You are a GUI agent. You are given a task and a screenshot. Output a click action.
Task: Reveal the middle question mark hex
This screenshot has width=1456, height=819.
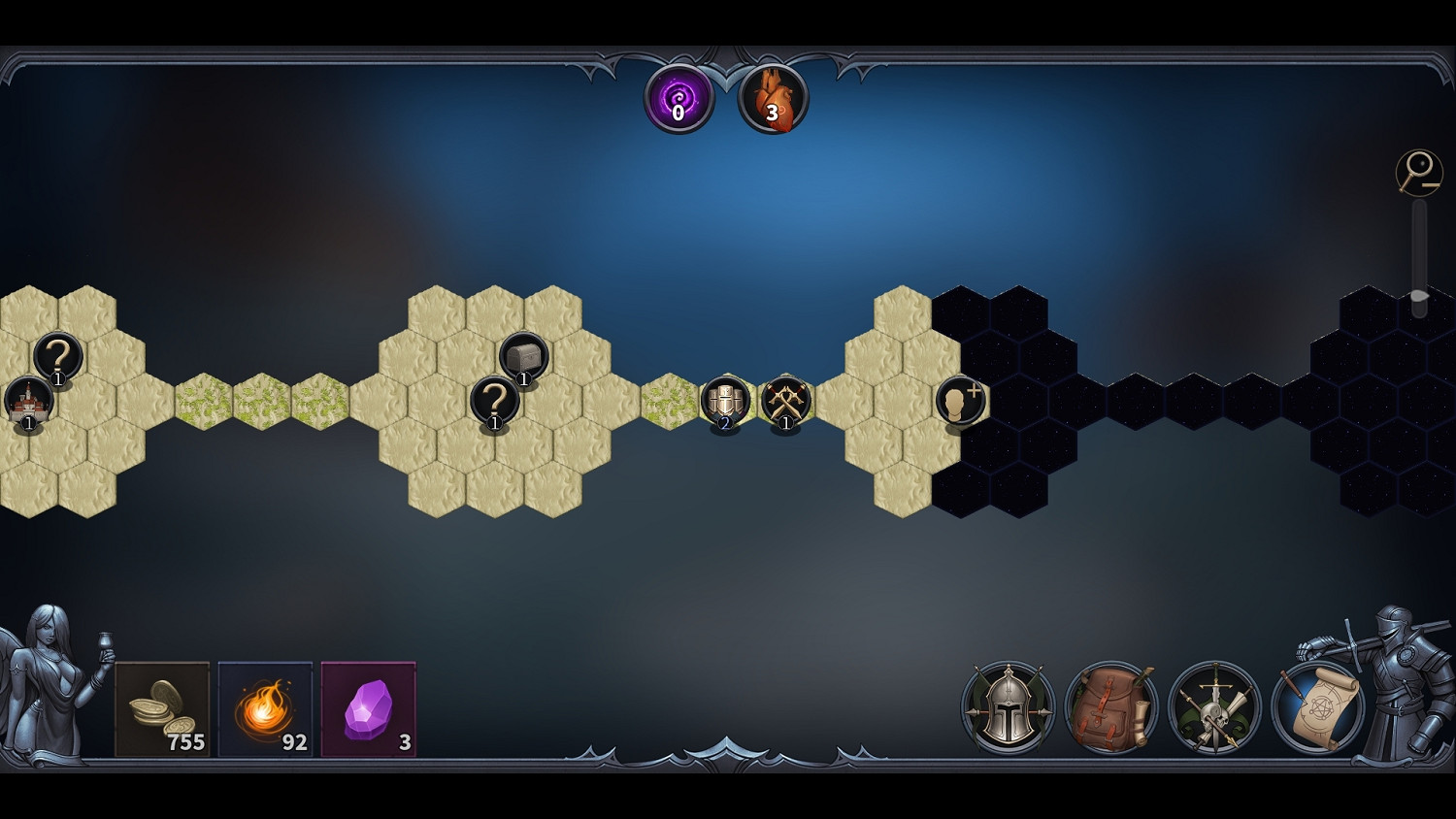tap(495, 400)
